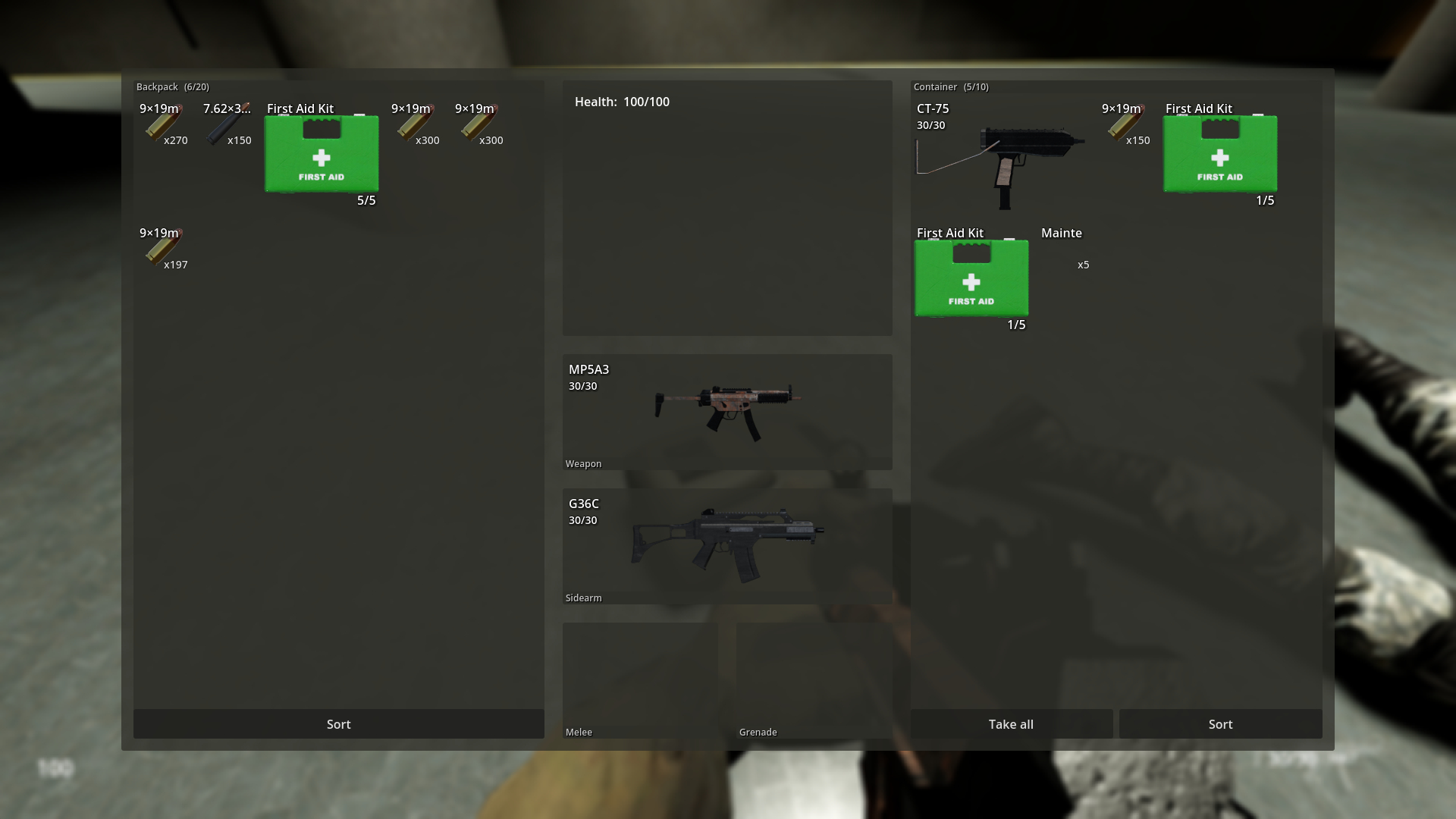Take all items from the container
This screenshot has width=1456, height=819.
point(1011,724)
